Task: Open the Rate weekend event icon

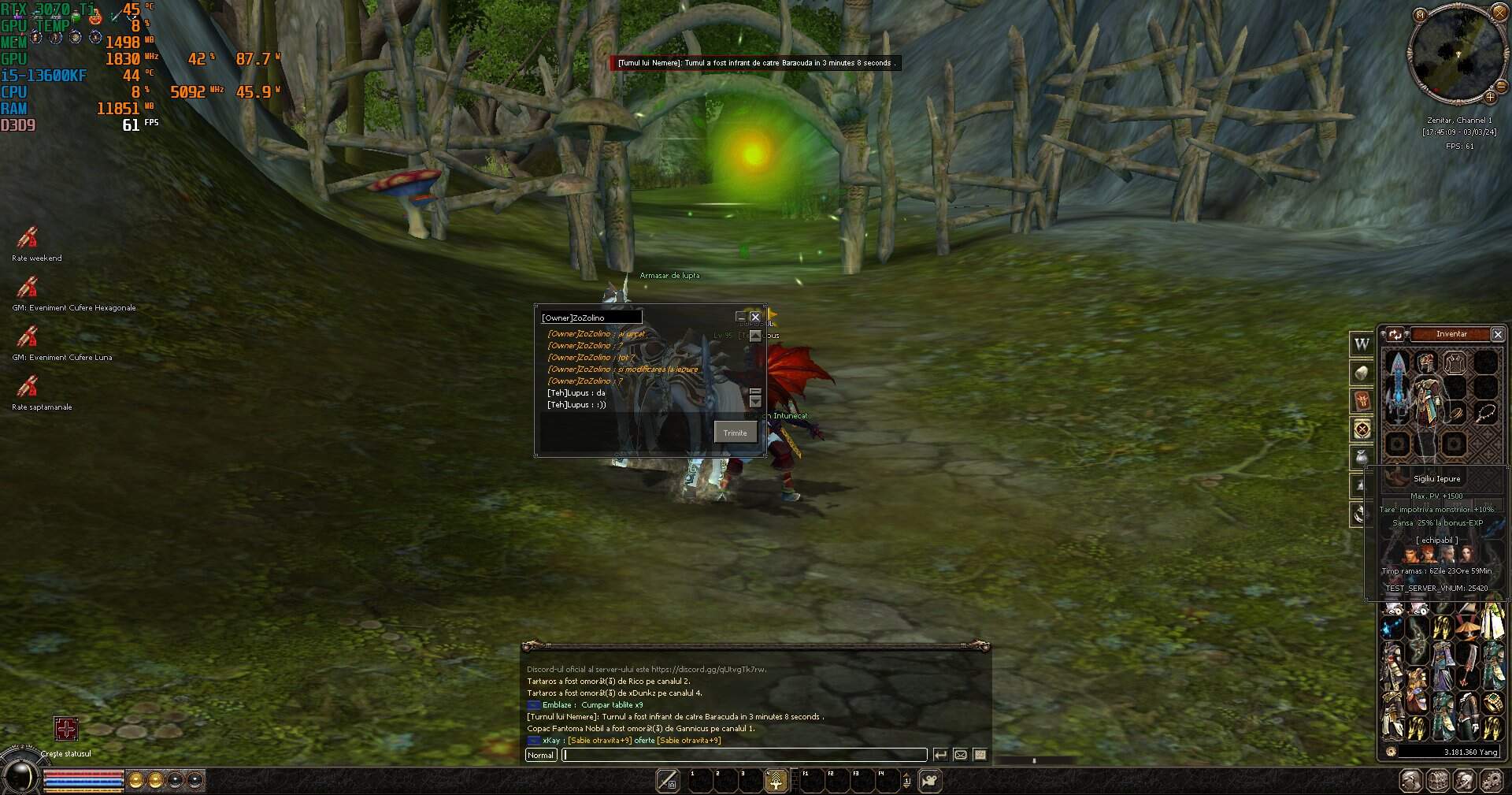Action: point(28,238)
